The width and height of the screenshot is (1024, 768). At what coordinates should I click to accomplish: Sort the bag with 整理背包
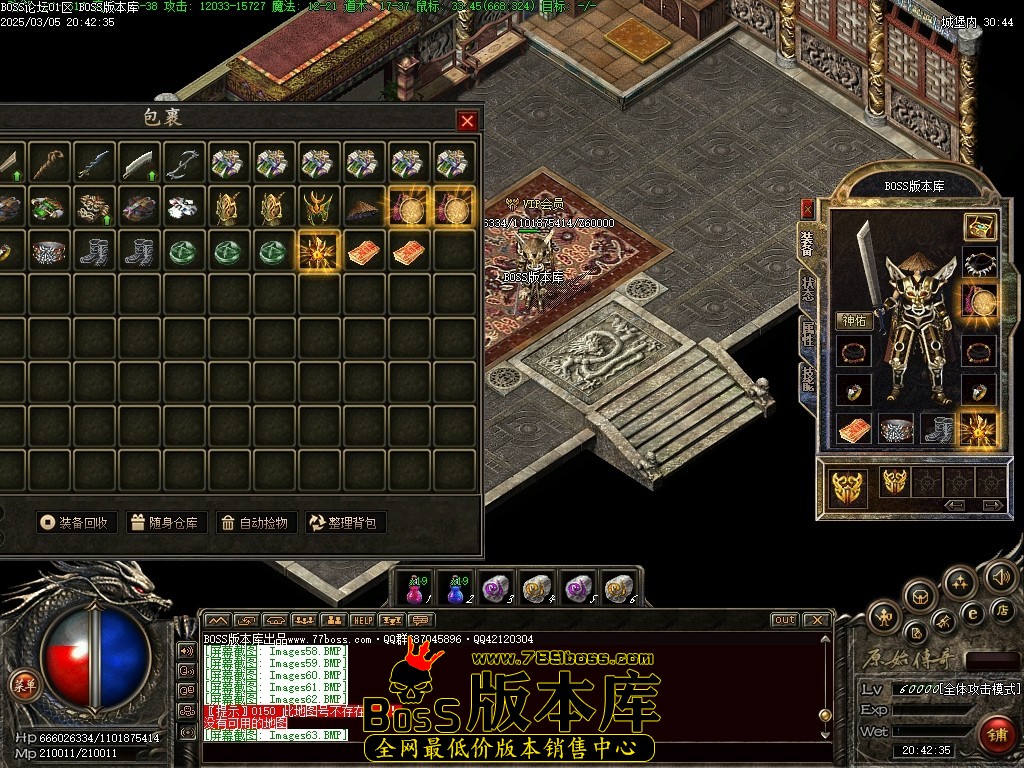pyautogui.click(x=346, y=522)
